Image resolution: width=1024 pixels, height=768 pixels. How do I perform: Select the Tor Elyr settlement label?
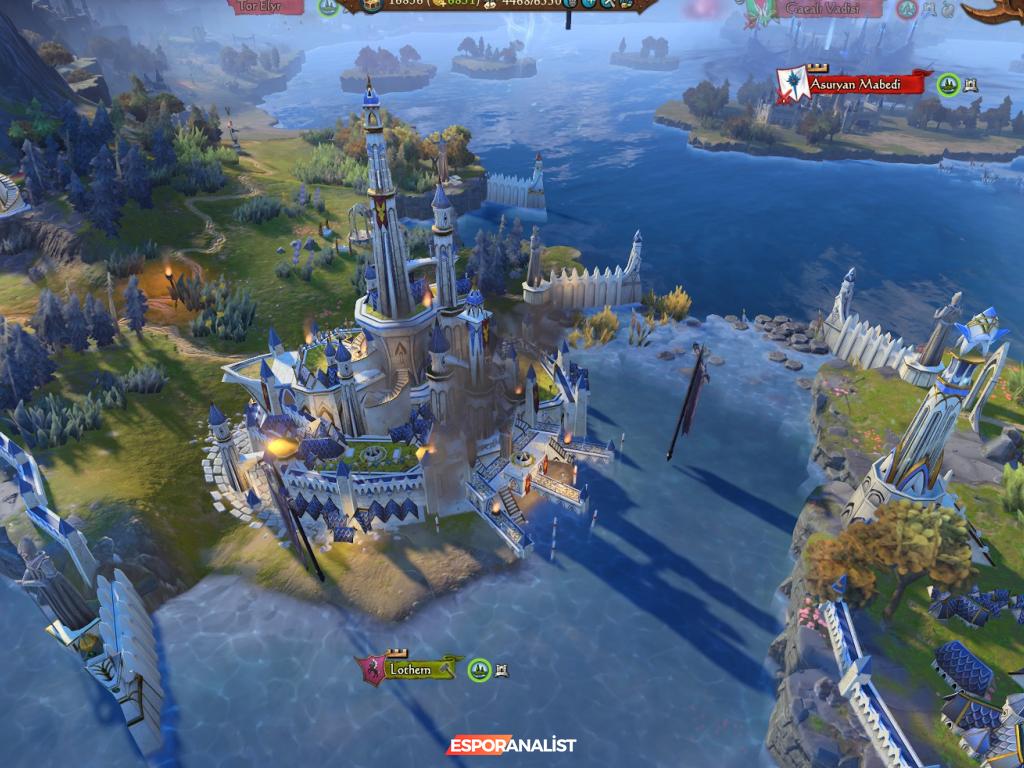267,7
